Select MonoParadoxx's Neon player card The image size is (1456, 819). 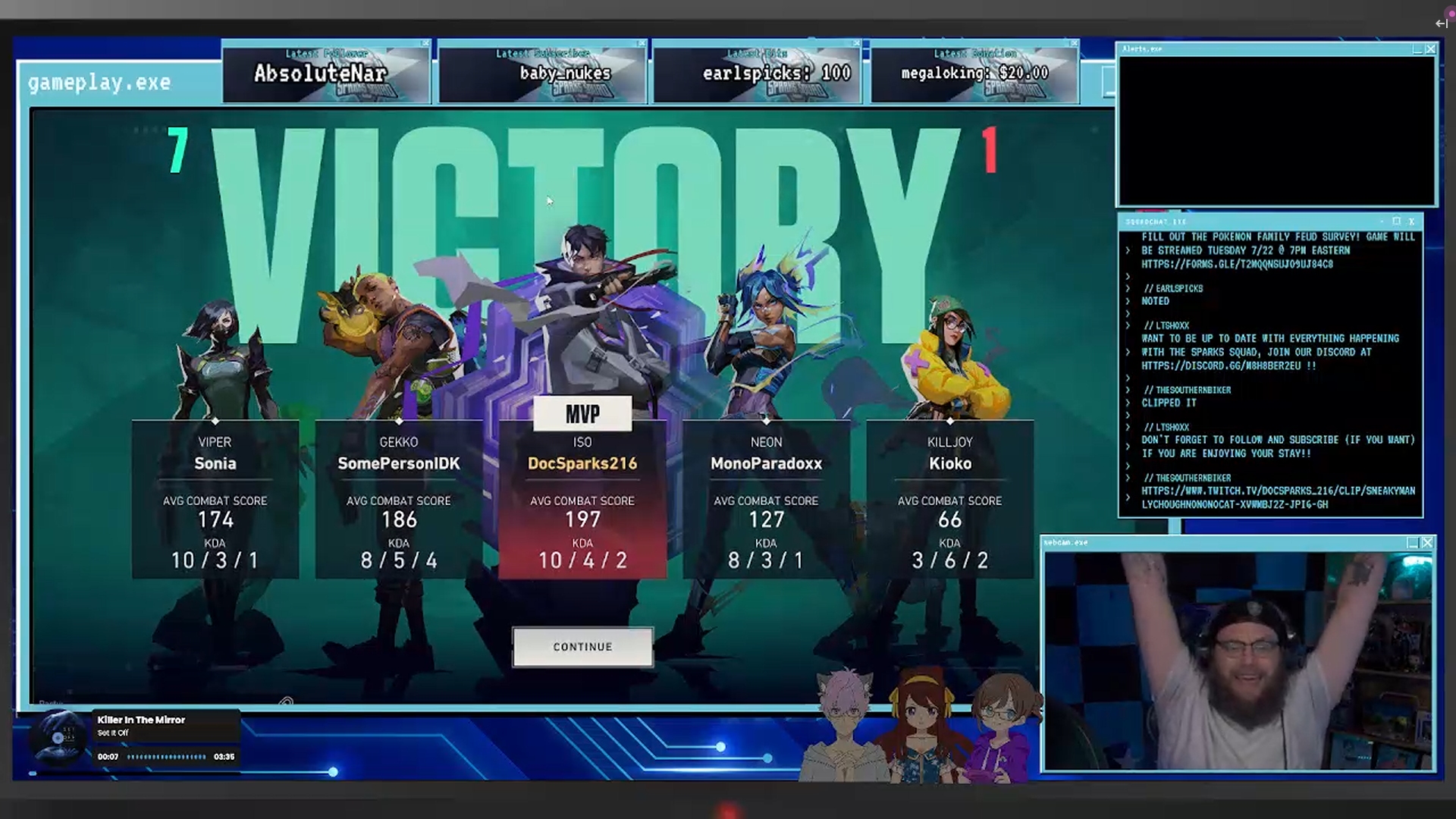pos(766,499)
